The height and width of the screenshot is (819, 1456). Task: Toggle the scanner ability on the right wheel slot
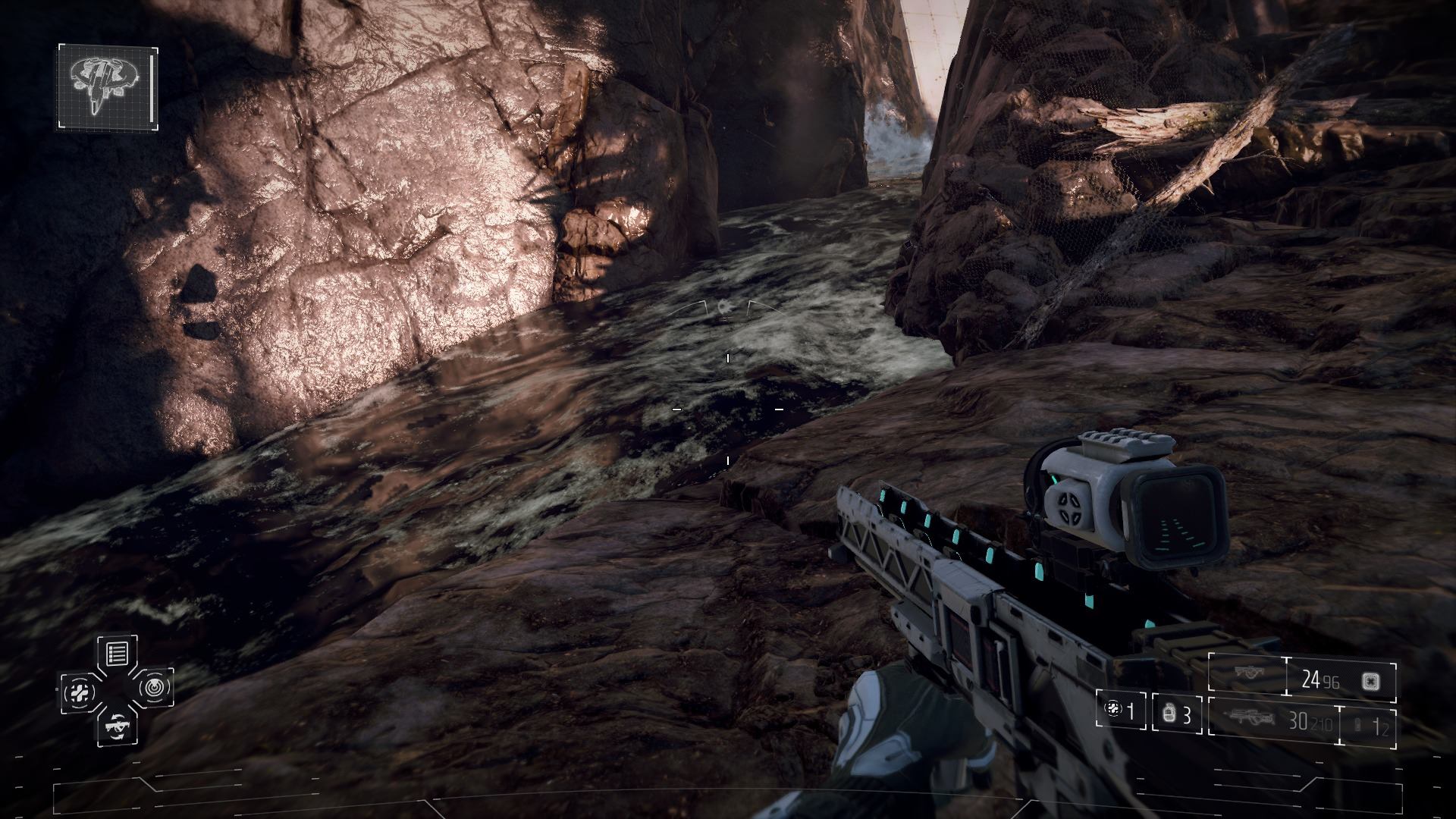[x=154, y=689]
